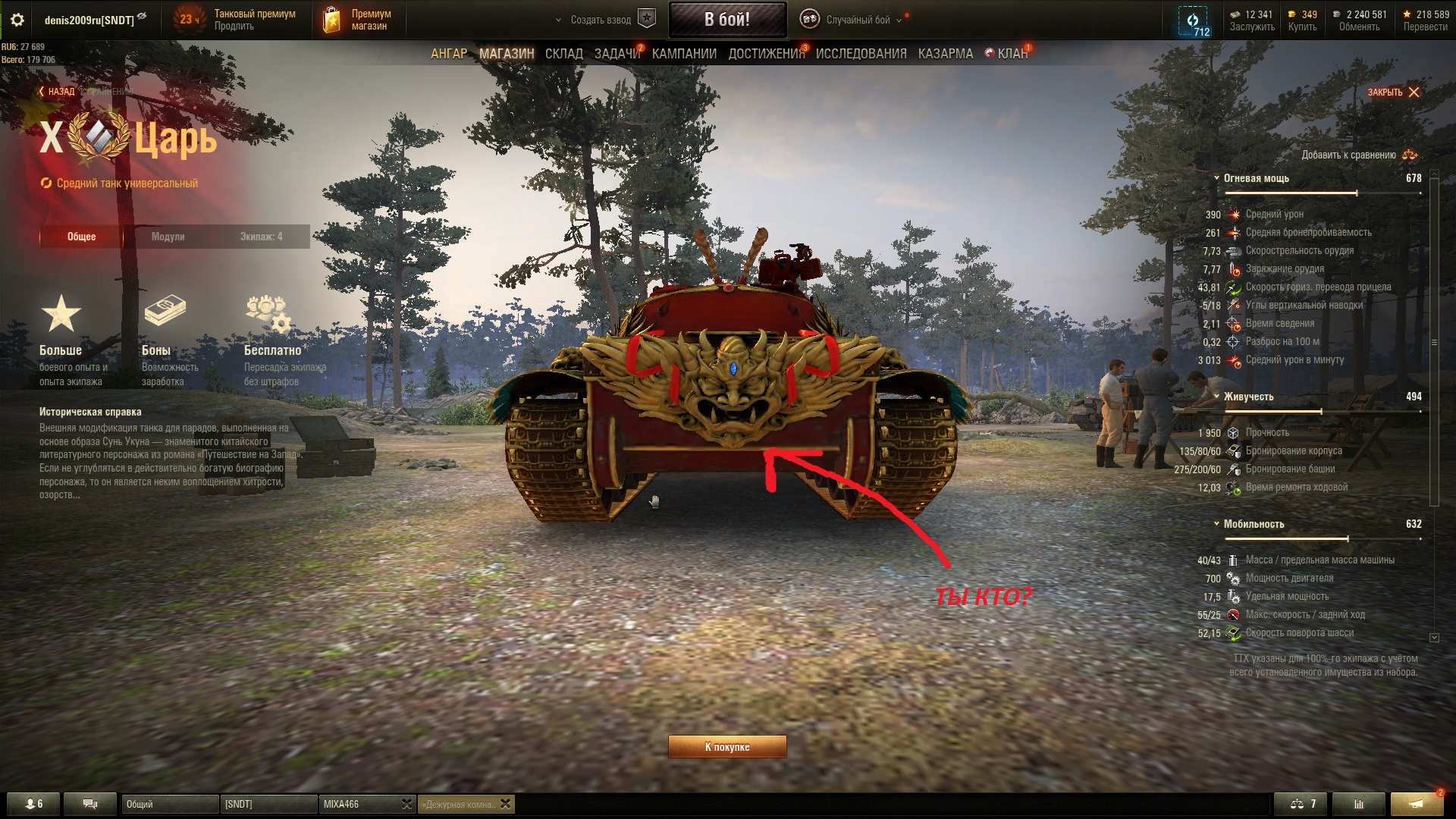Viewport: 1456px width, 819px height.
Task: Add the tank to comparison
Action: coord(1359,155)
